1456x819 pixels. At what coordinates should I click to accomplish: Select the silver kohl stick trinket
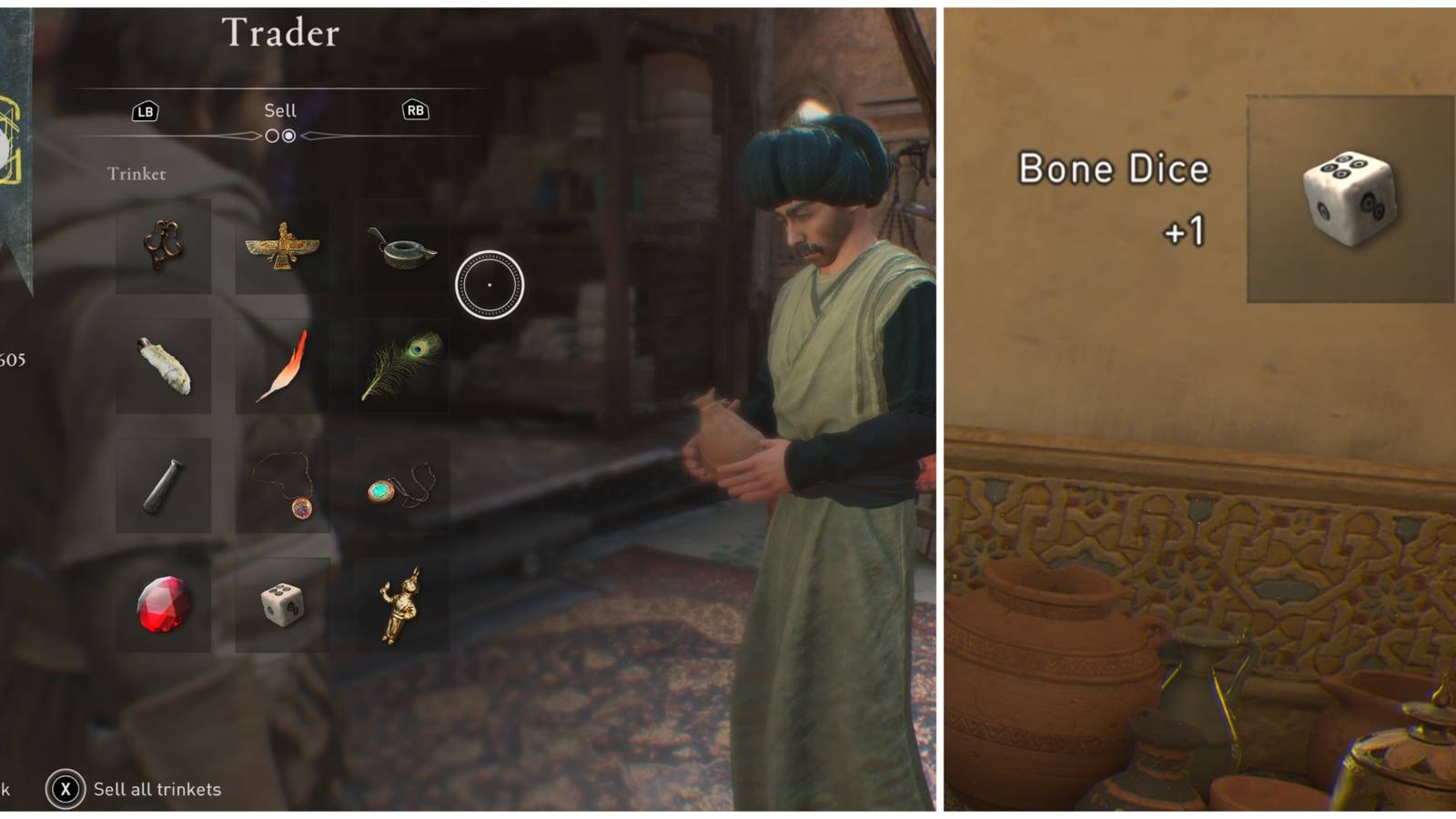pos(164,487)
